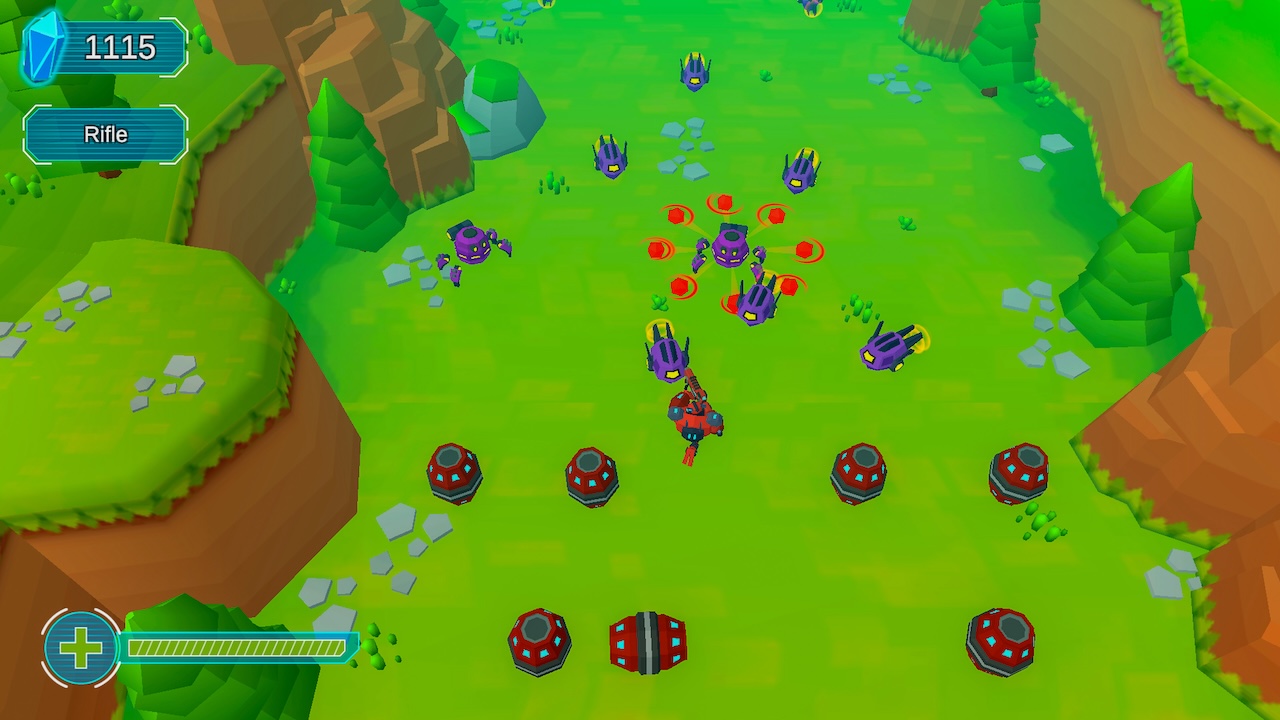Click the striped green health bar
The height and width of the screenshot is (720, 1280).
240,646
